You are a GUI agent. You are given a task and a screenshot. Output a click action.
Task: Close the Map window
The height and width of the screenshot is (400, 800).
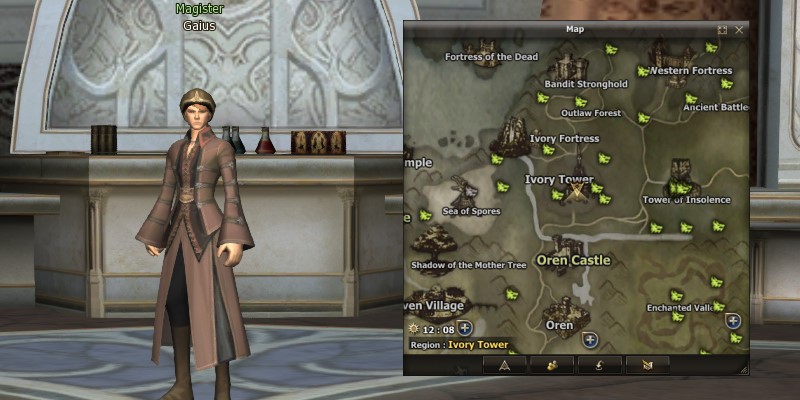click(x=739, y=30)
